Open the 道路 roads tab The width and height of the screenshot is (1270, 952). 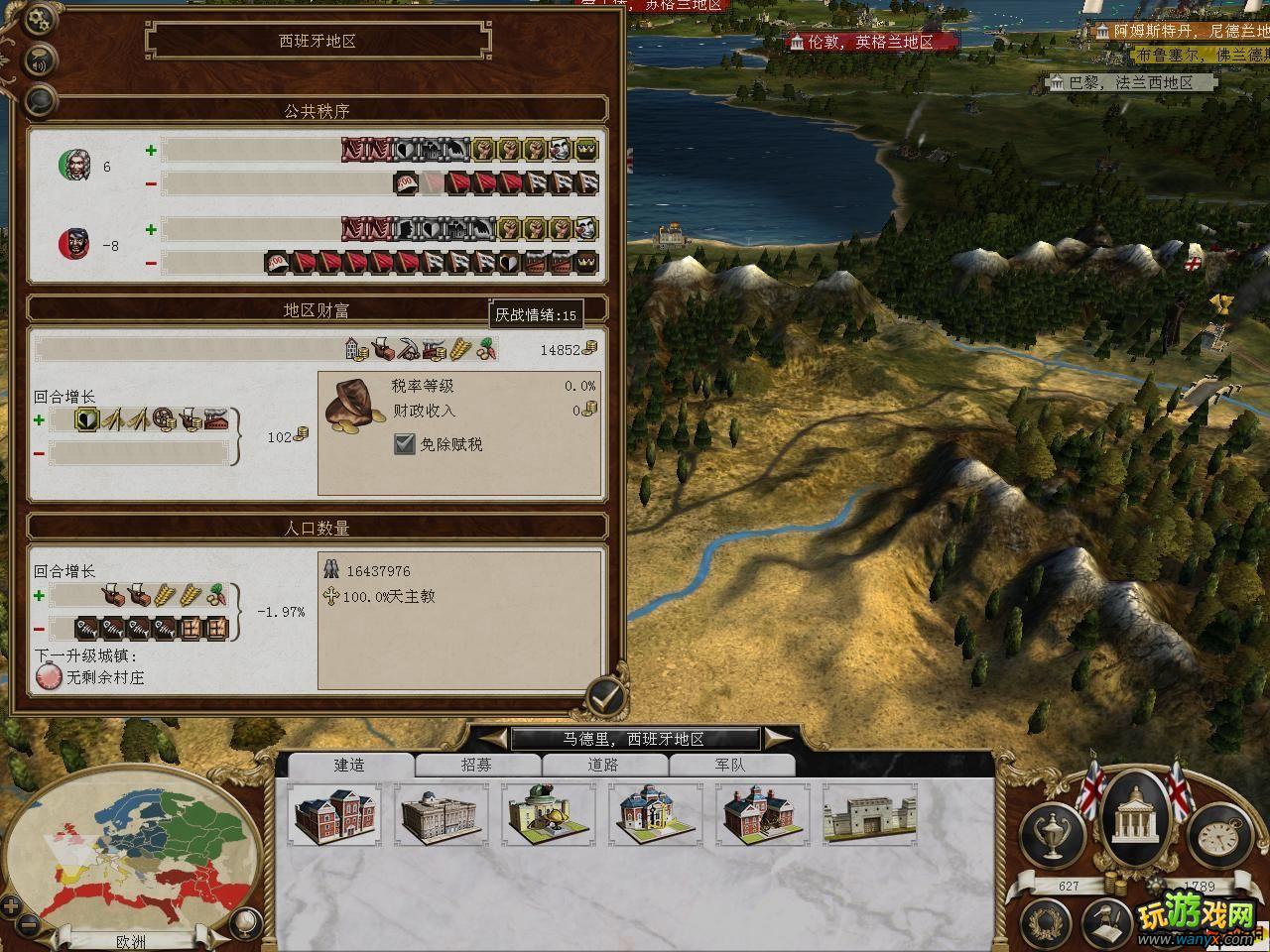[x=603, y=765]
